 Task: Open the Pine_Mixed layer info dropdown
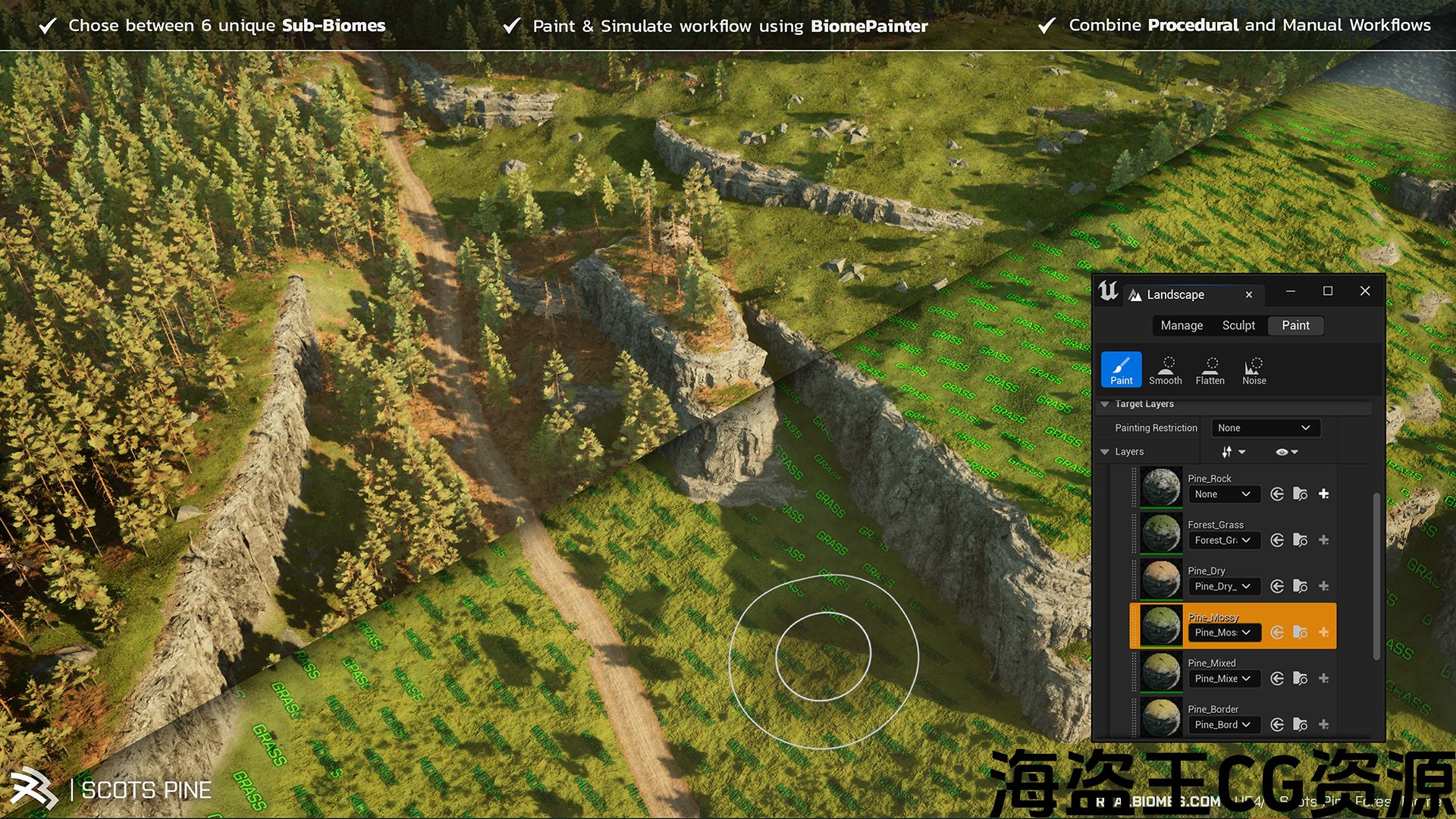point(1223,679)
